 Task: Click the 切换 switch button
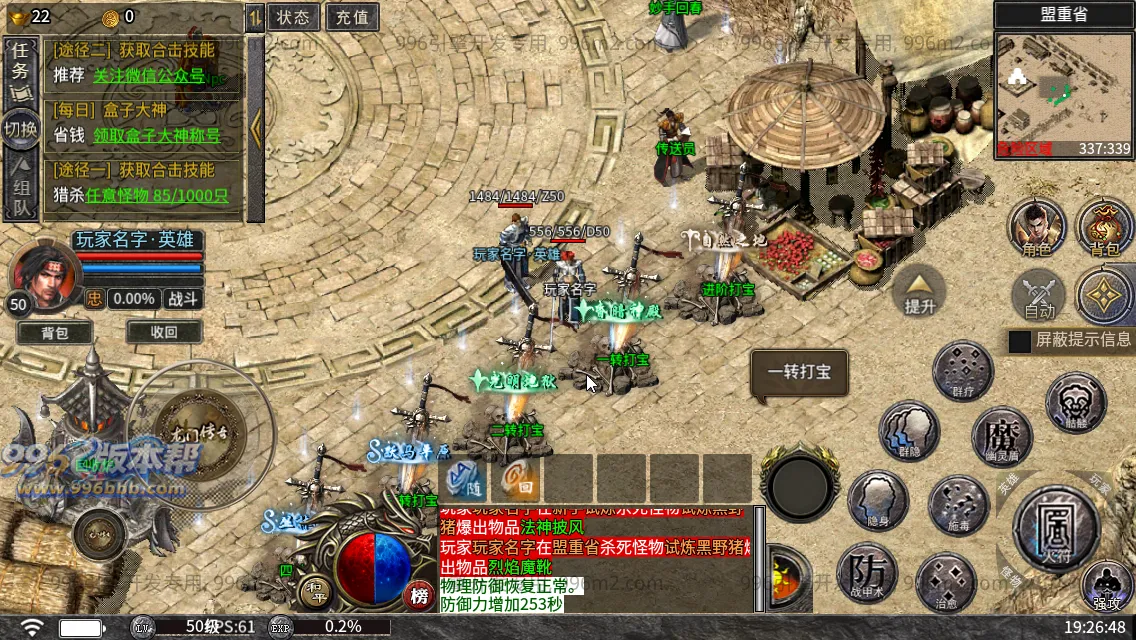point(19,129)
